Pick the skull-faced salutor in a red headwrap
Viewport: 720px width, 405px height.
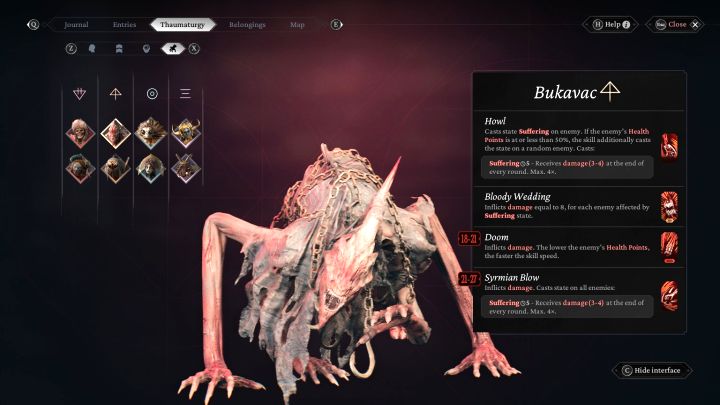point(80,133)
